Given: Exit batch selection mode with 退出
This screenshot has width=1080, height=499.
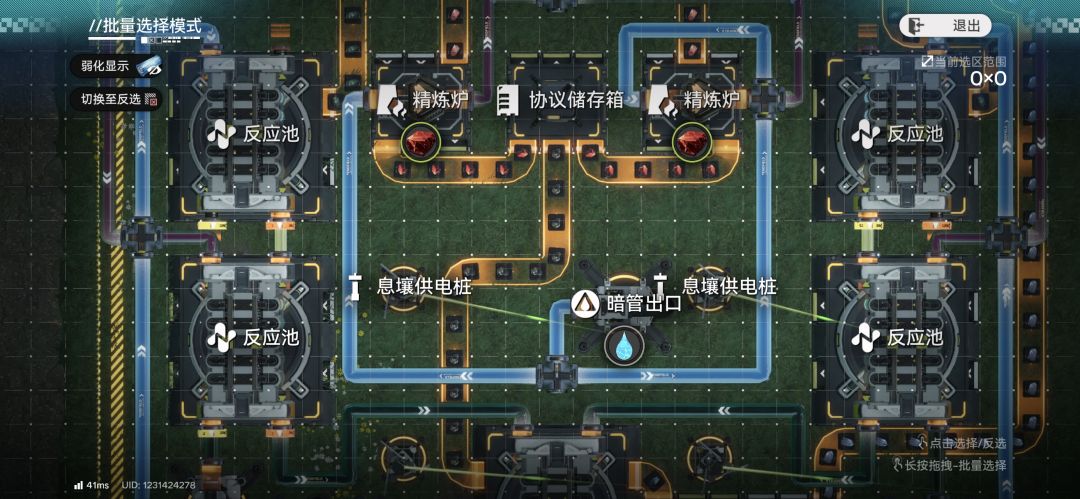Looking at the screenshot, I should click(944, 26).
